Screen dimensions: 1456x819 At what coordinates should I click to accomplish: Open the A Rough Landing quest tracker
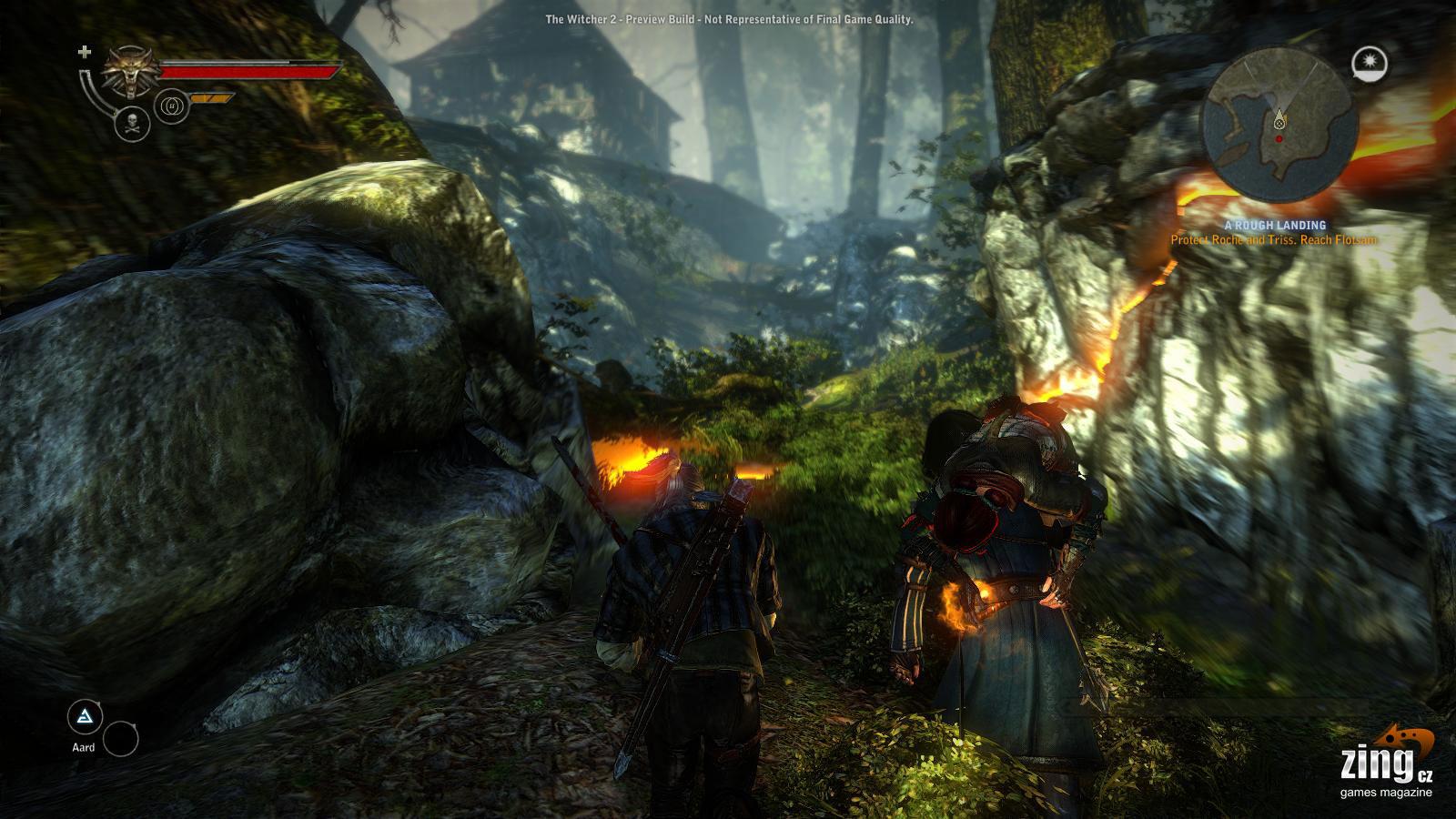tap(1273, 225)
